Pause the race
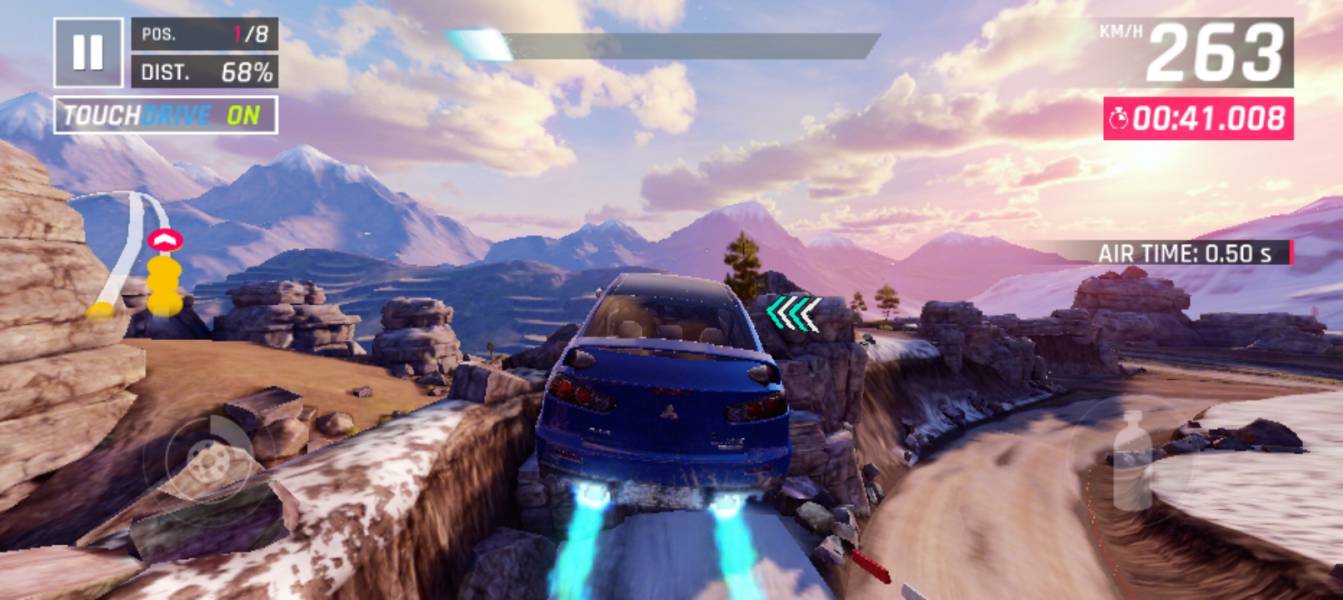 coord(88,52)
